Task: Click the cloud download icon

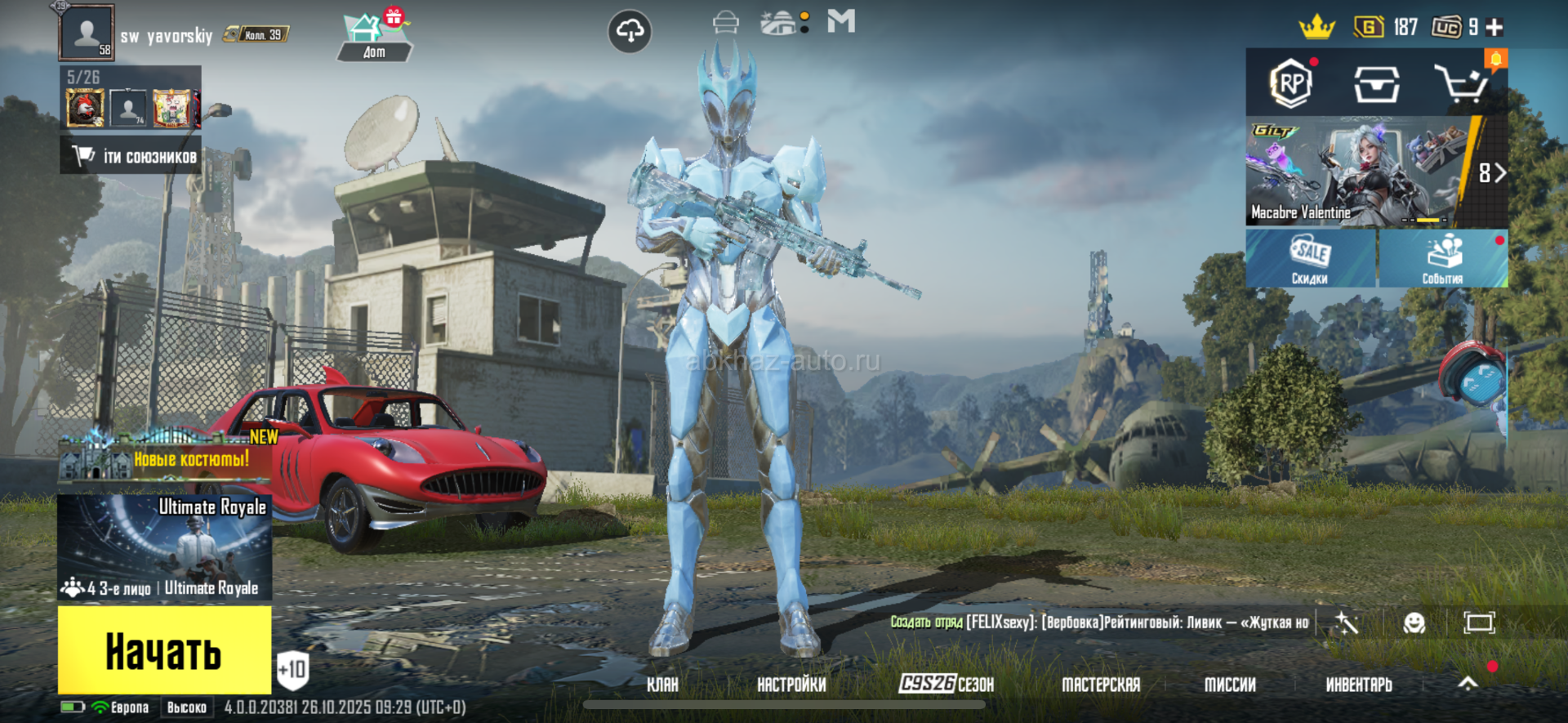Action: tap(630, 31)
